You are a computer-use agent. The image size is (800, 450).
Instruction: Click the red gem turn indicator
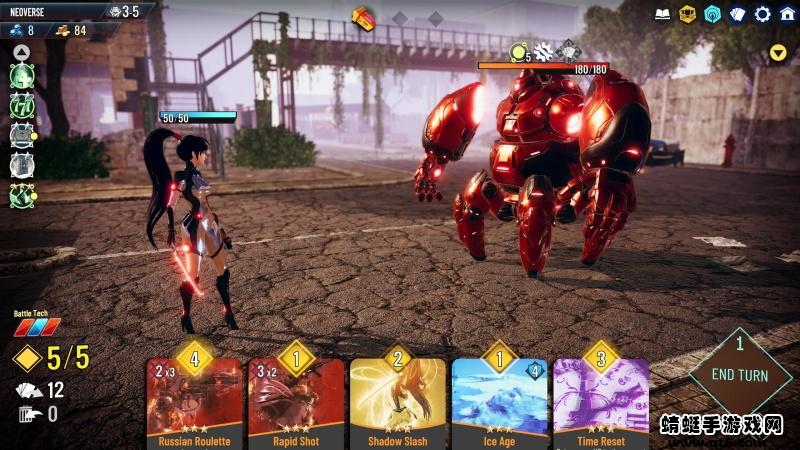point(362,17)
